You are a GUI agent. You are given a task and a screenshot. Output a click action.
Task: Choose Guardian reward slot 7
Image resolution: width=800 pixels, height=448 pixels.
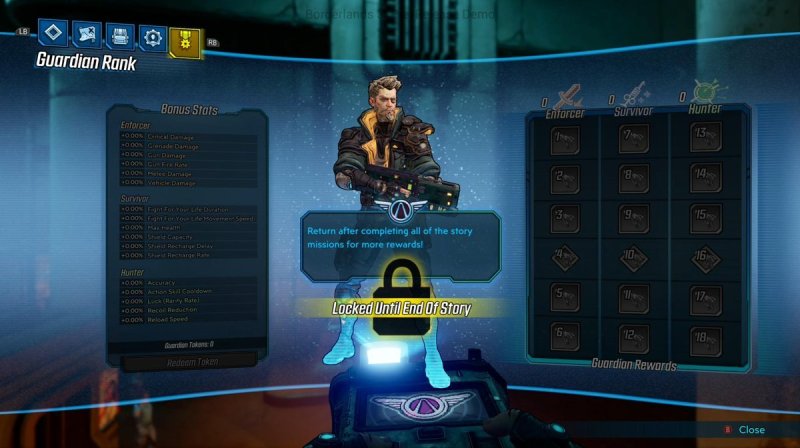coord(633,139)
